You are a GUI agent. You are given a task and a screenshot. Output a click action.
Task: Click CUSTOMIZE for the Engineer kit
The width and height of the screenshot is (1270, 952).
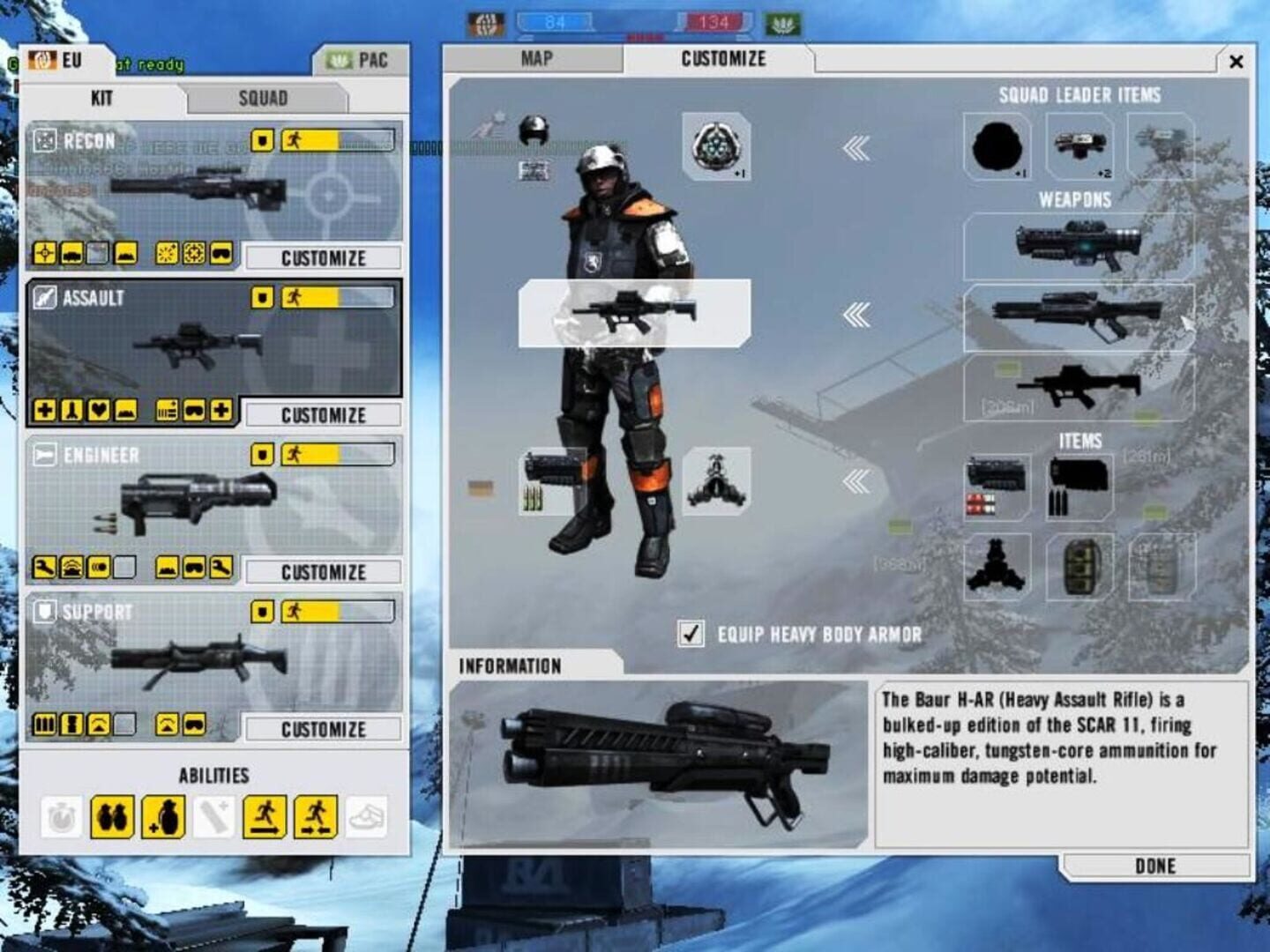point(322,571)
